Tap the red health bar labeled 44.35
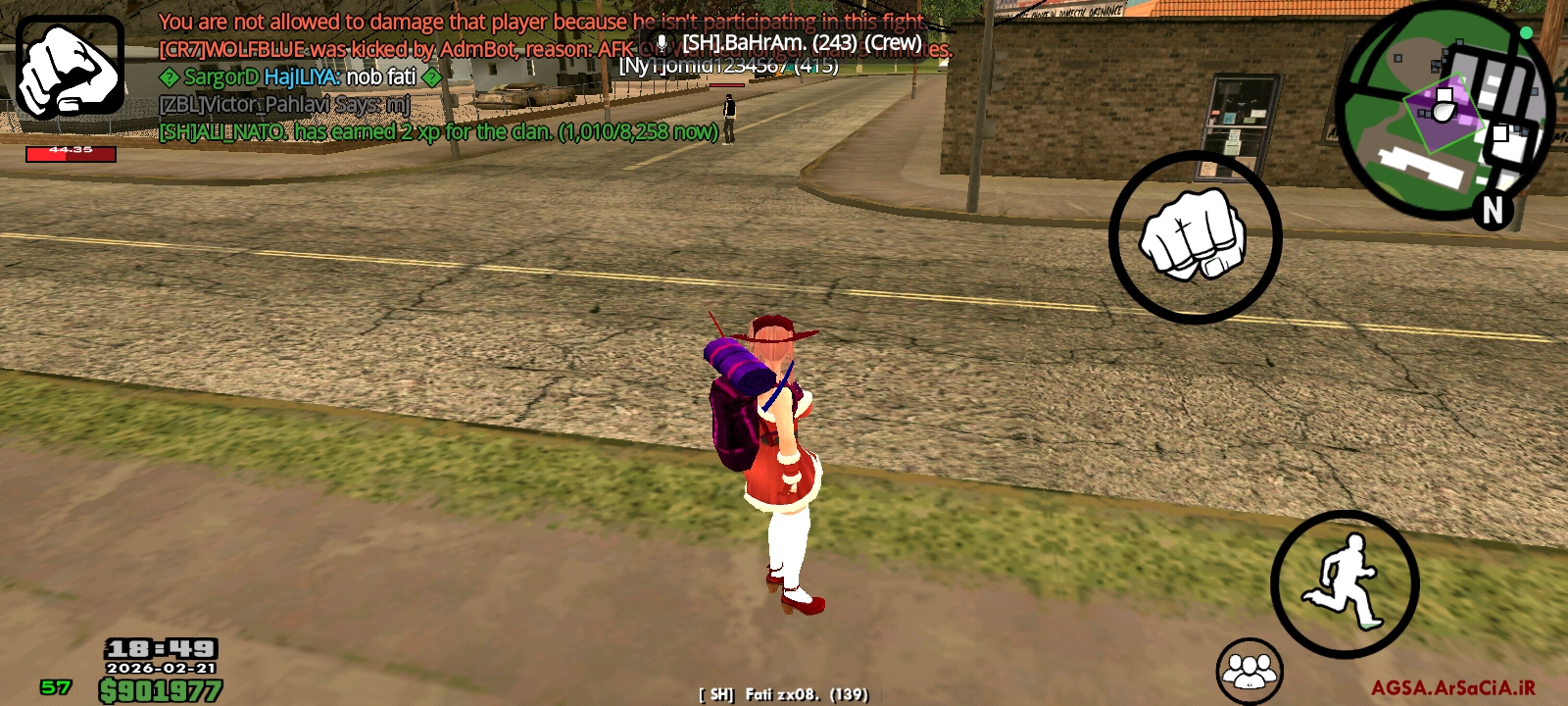The height and width of the screenshot is (706, 1568). point(71,155)
